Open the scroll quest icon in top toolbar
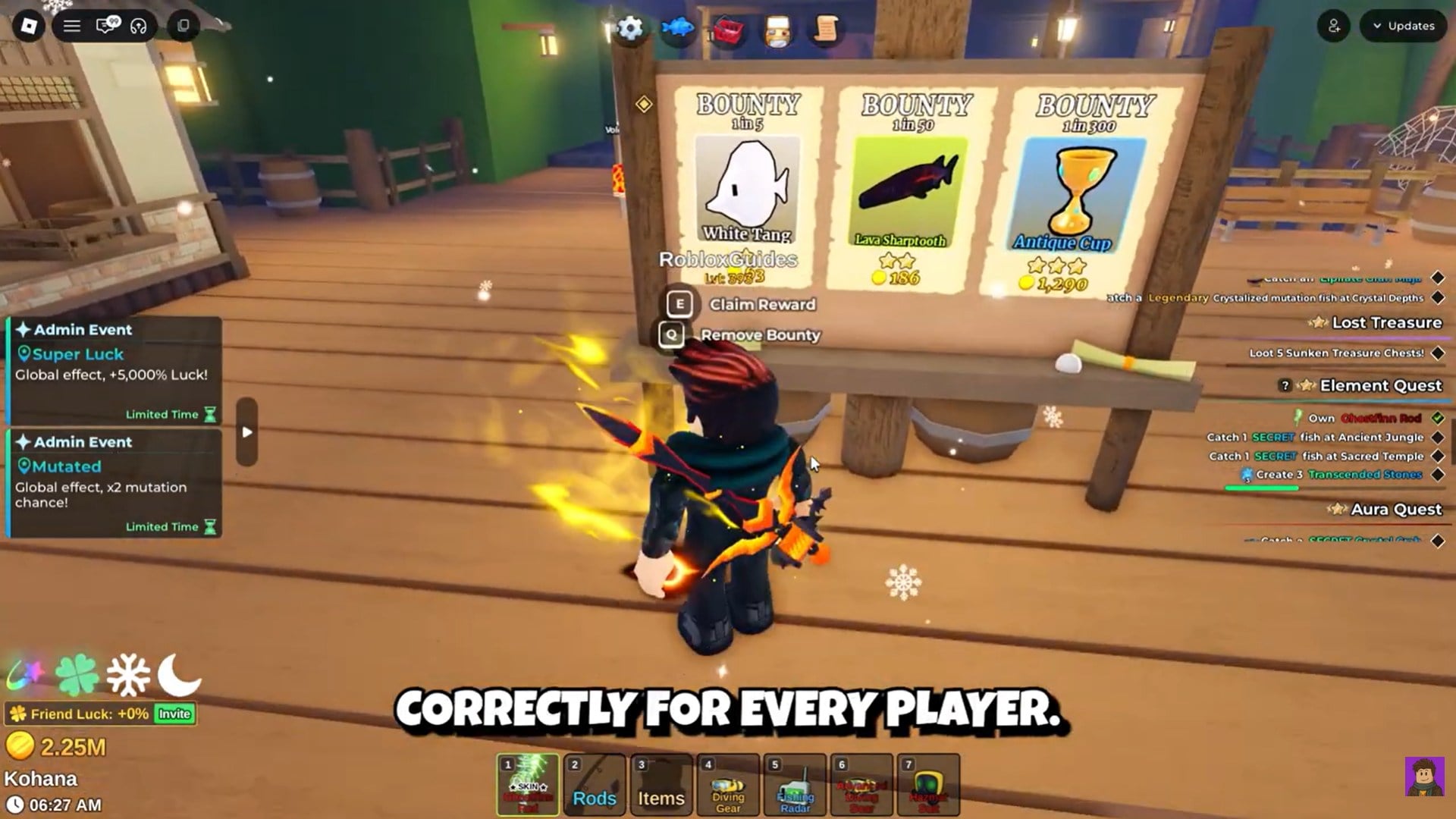The height and width of the screenshot is (819, 1456). click(826, 29)
